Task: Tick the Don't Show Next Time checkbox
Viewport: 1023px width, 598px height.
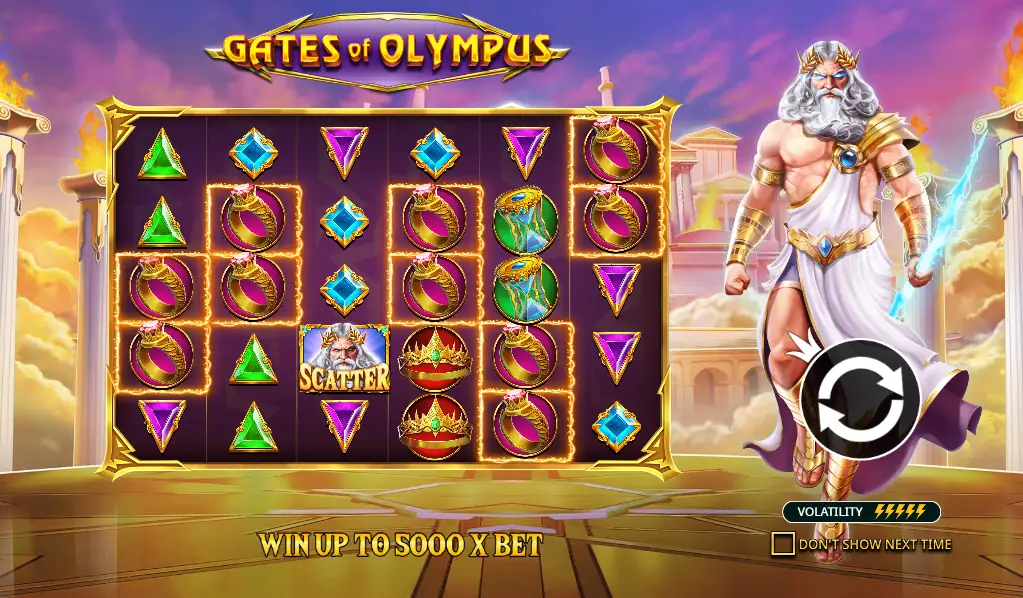Action: pos(783,544)
